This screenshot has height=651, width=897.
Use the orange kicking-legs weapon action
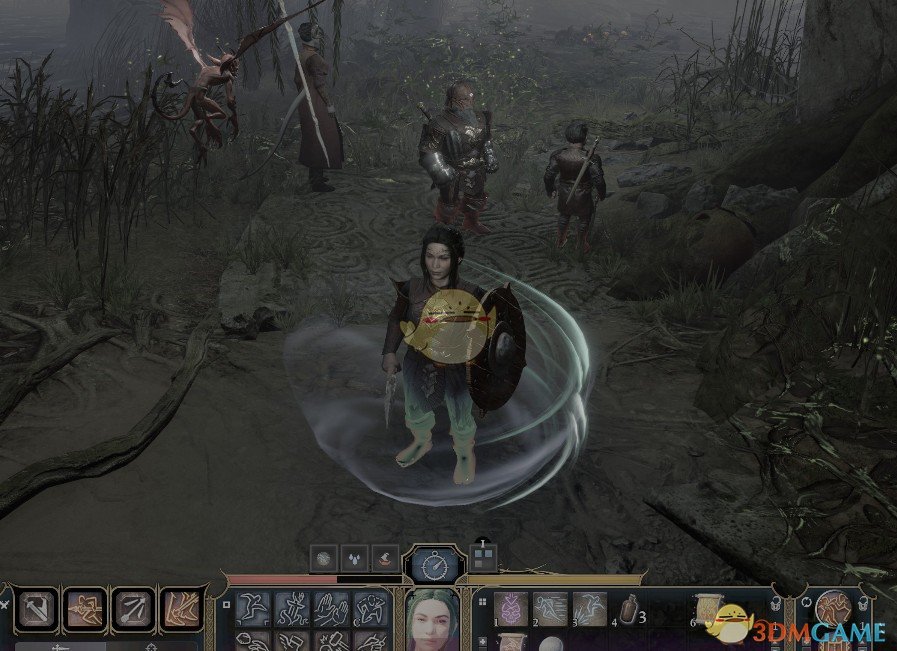(x=181, y=609)
